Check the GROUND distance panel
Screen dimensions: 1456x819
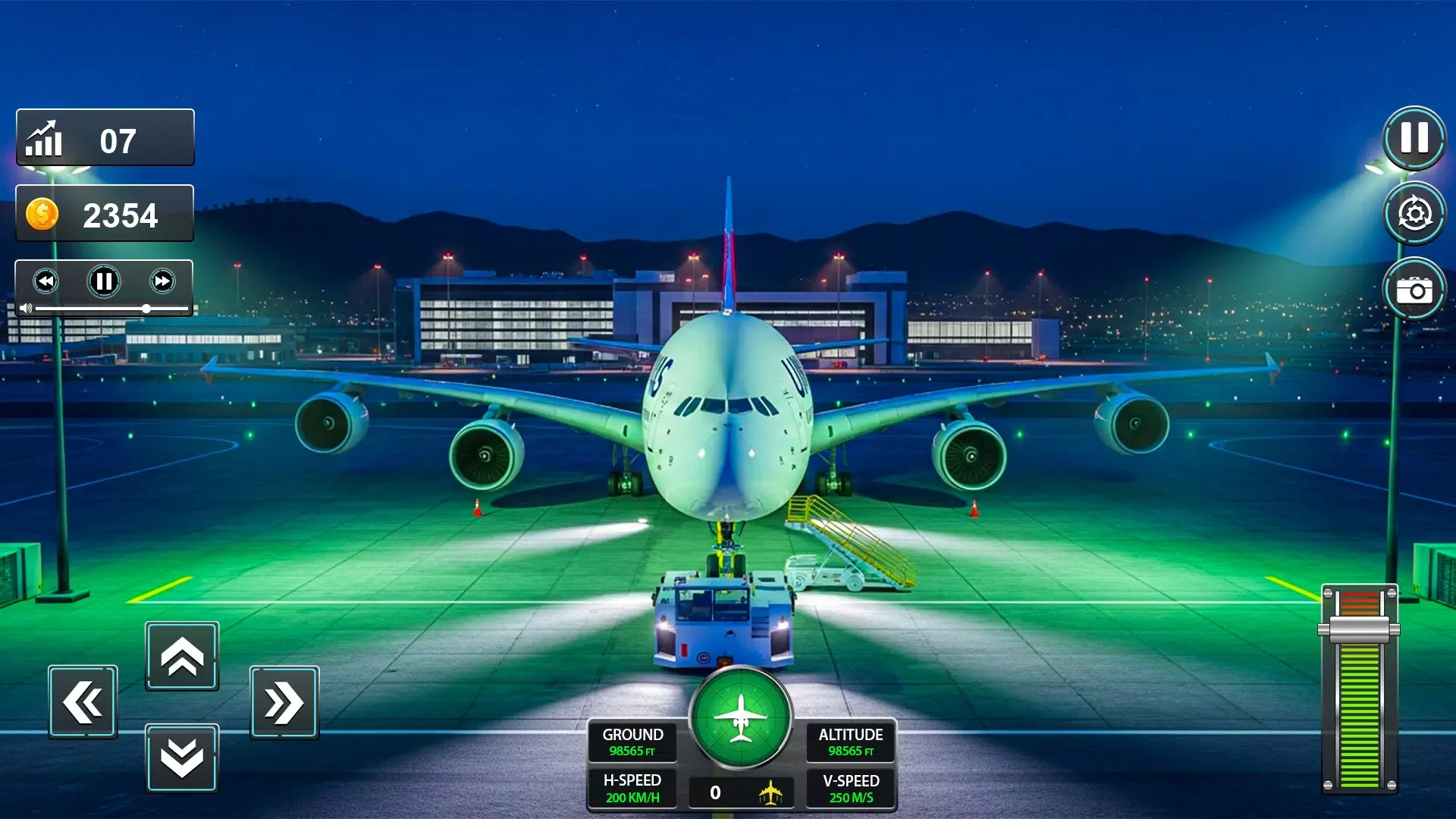[x=632, y=742]
